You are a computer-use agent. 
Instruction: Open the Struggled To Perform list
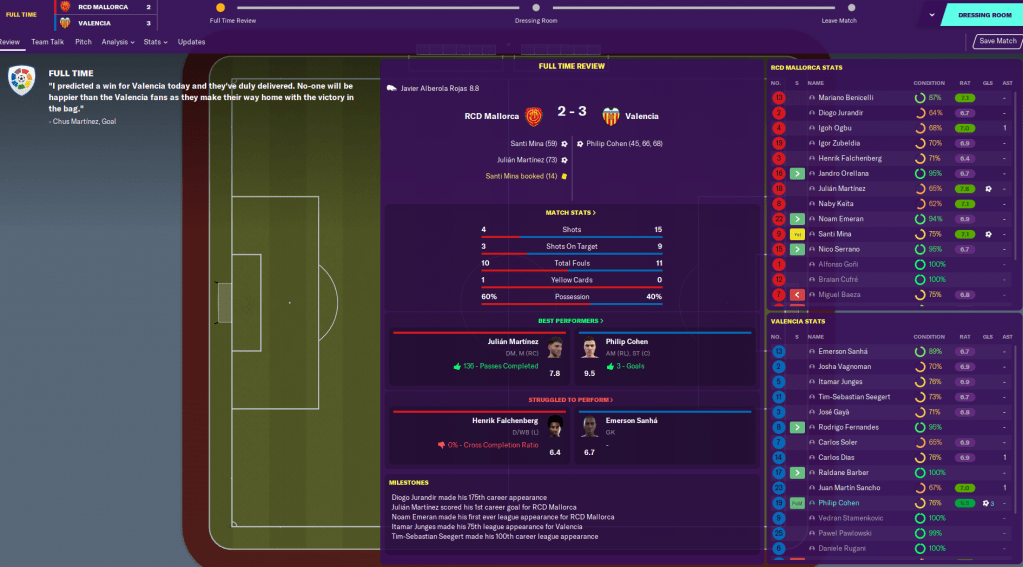pyautogui.click(x=570, y=400)
